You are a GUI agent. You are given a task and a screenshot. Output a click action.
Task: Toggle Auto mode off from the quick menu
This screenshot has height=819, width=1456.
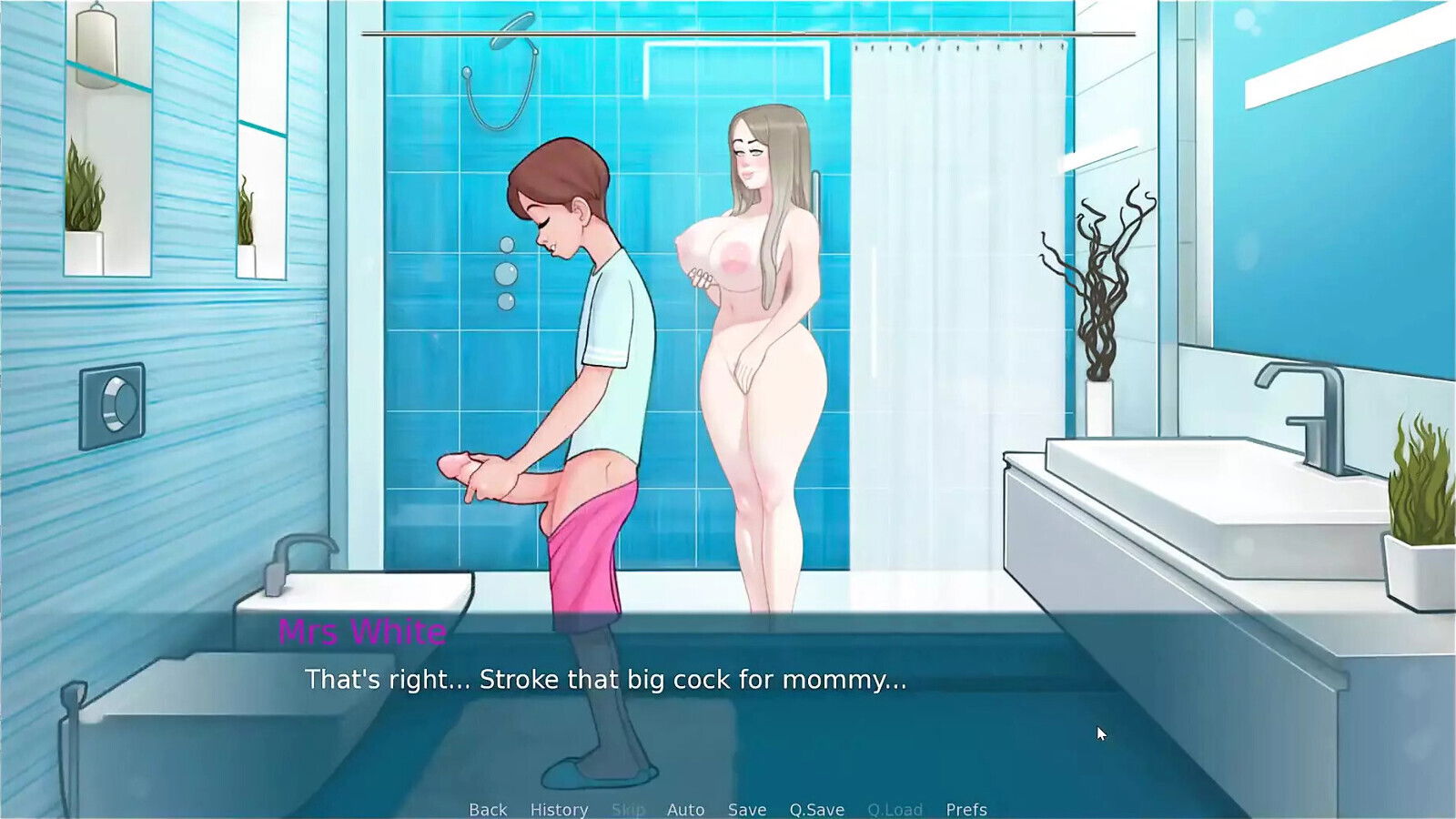(686, 809)
